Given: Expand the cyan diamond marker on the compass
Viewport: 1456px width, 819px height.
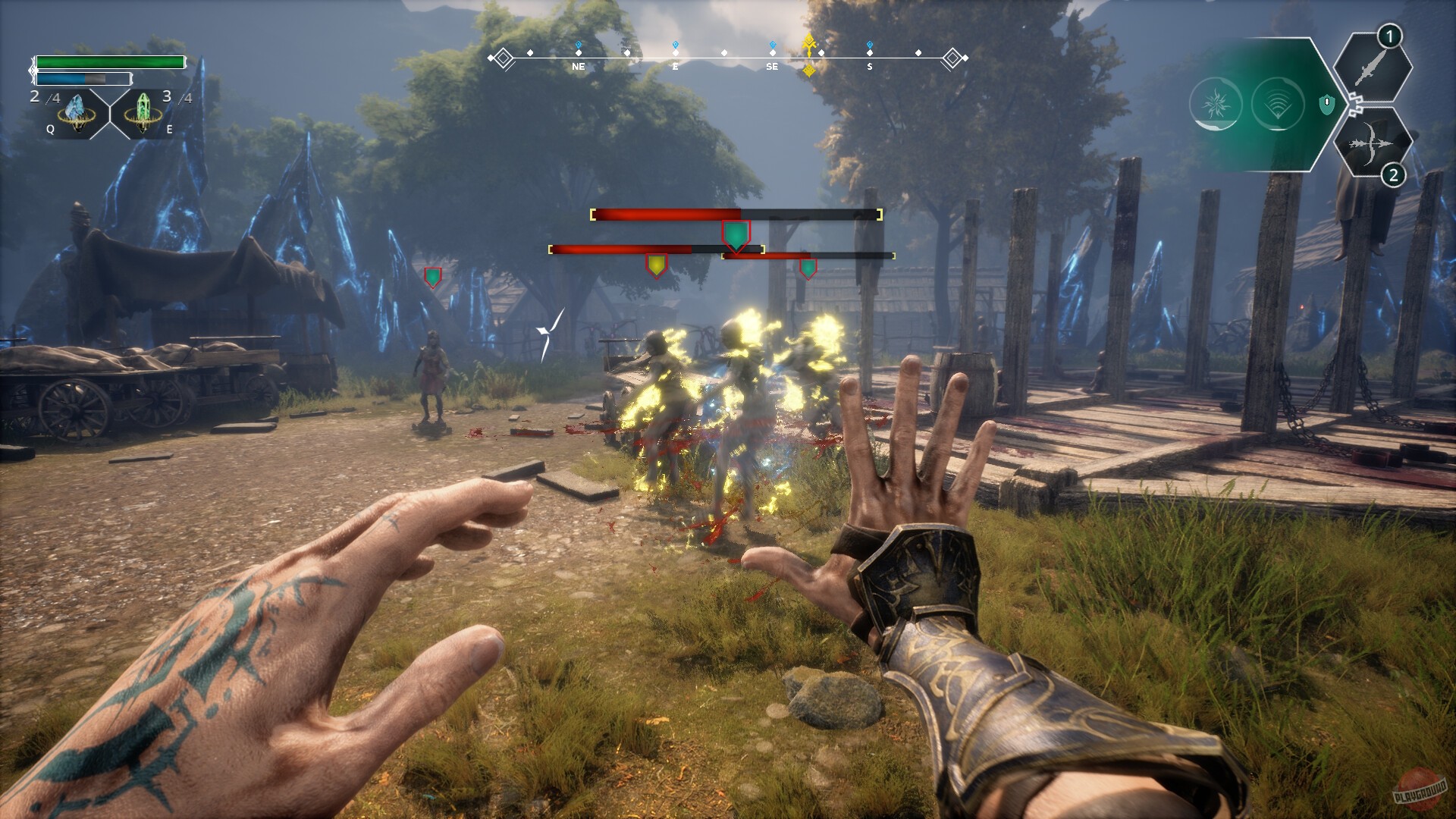Looking at the screenshot, I should pyautogui.click(x=675, y=44).
